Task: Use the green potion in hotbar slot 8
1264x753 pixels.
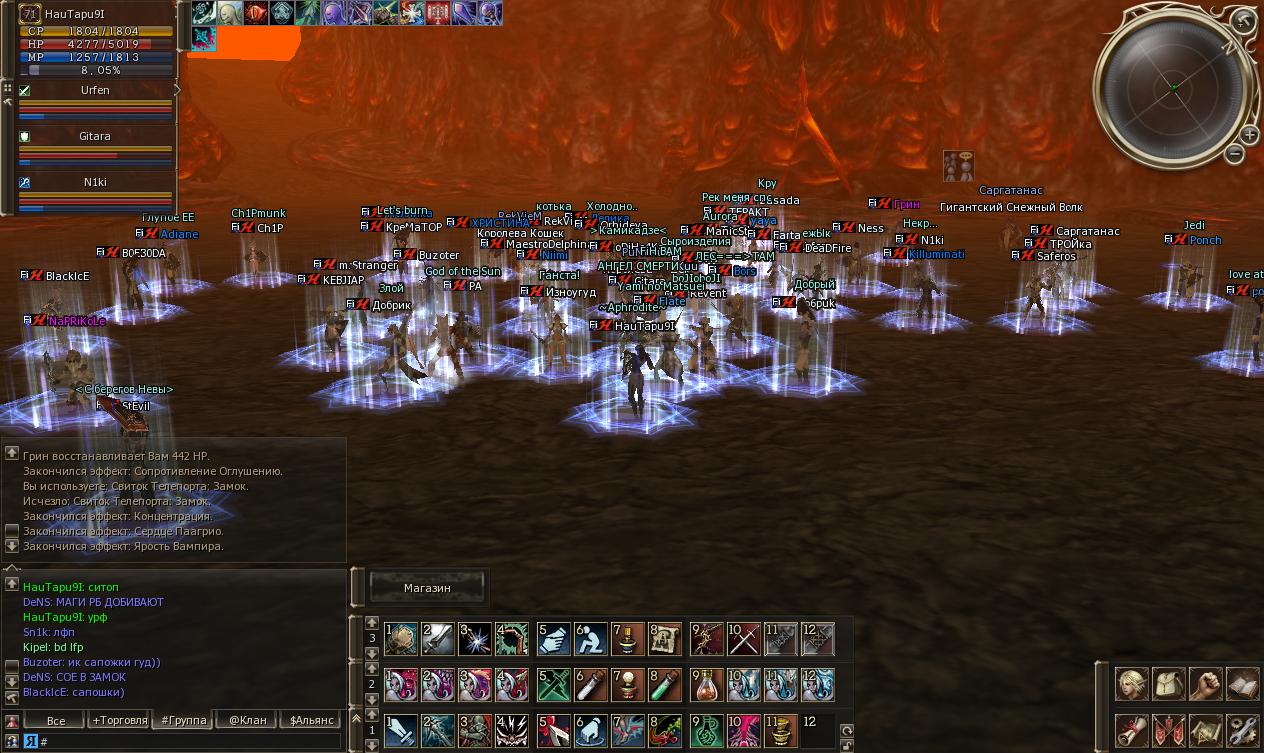Action: 664,685
